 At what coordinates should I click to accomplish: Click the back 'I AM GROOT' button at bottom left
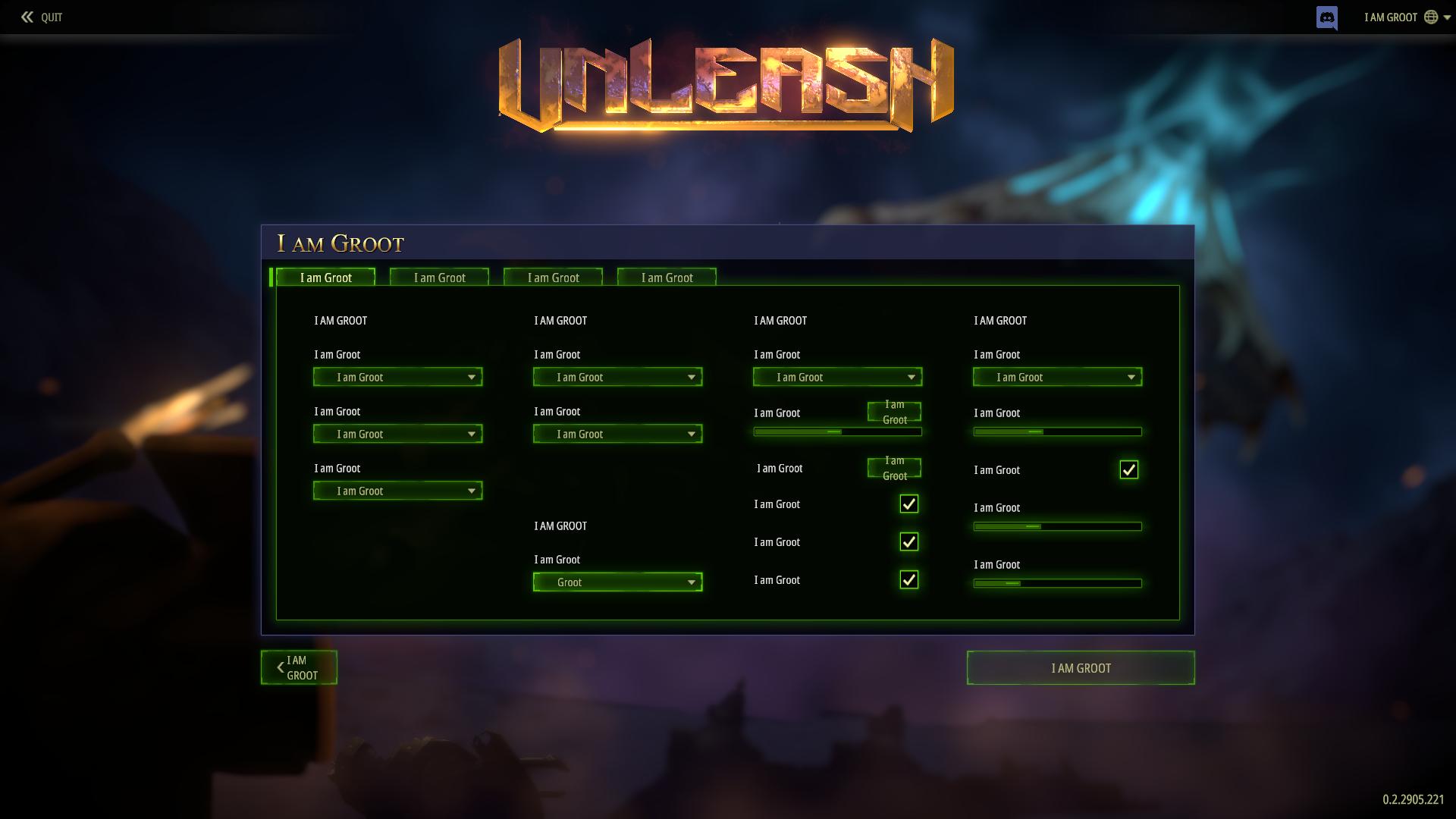point(298,667)
